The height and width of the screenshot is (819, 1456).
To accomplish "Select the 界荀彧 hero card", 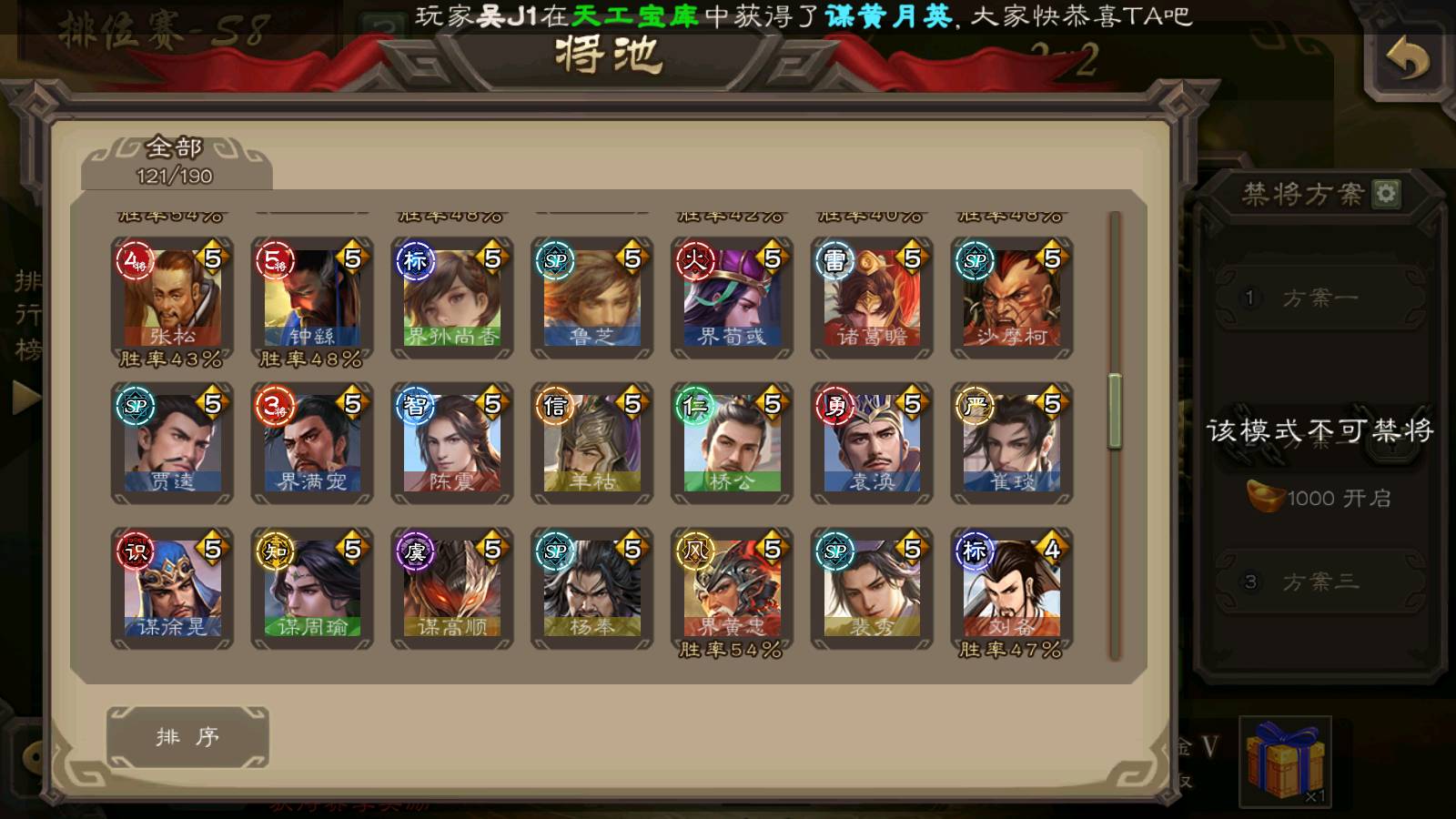I will pos(732,298).
